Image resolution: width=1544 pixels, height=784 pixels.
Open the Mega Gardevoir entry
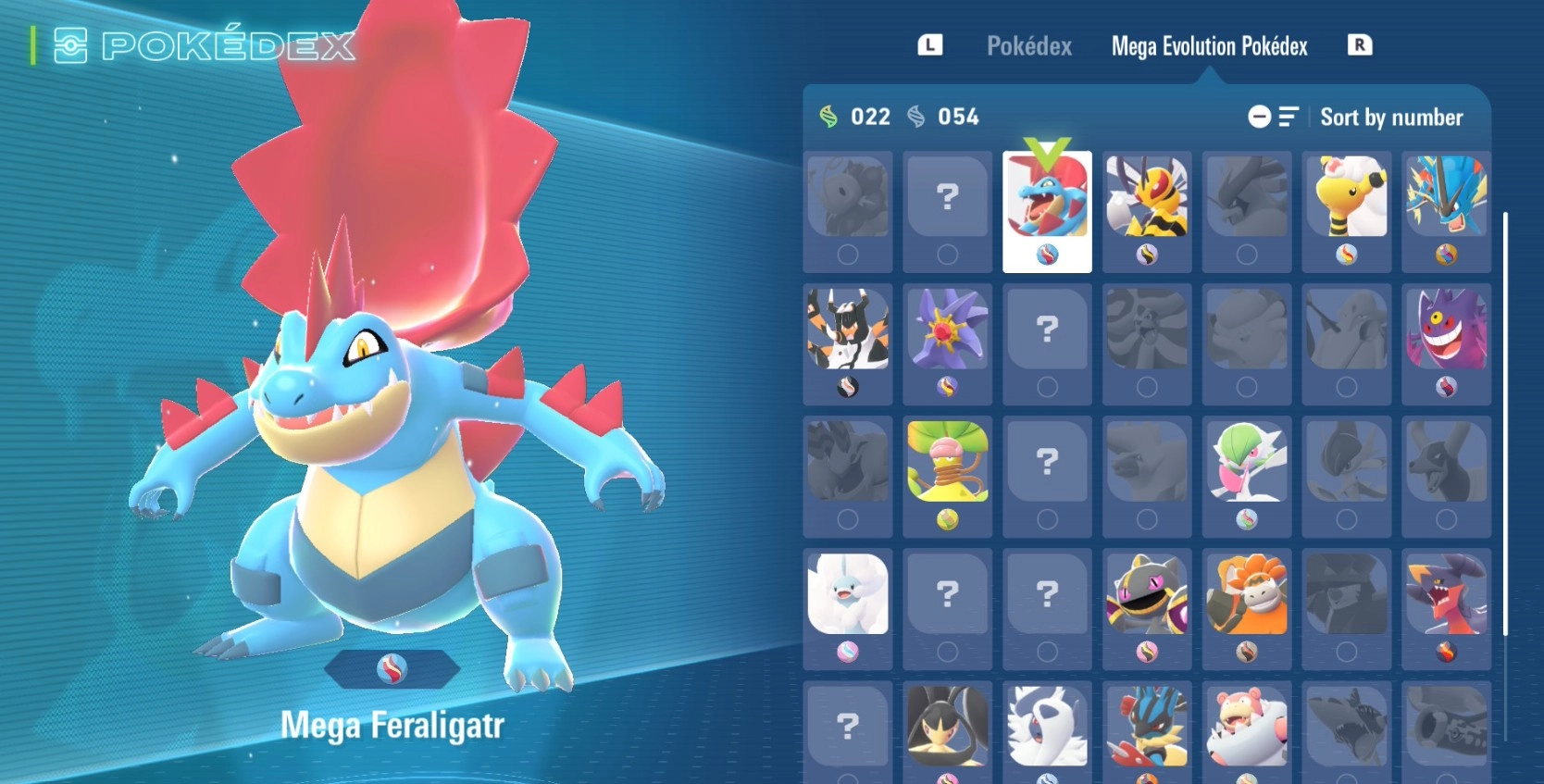coord(1247,476)
